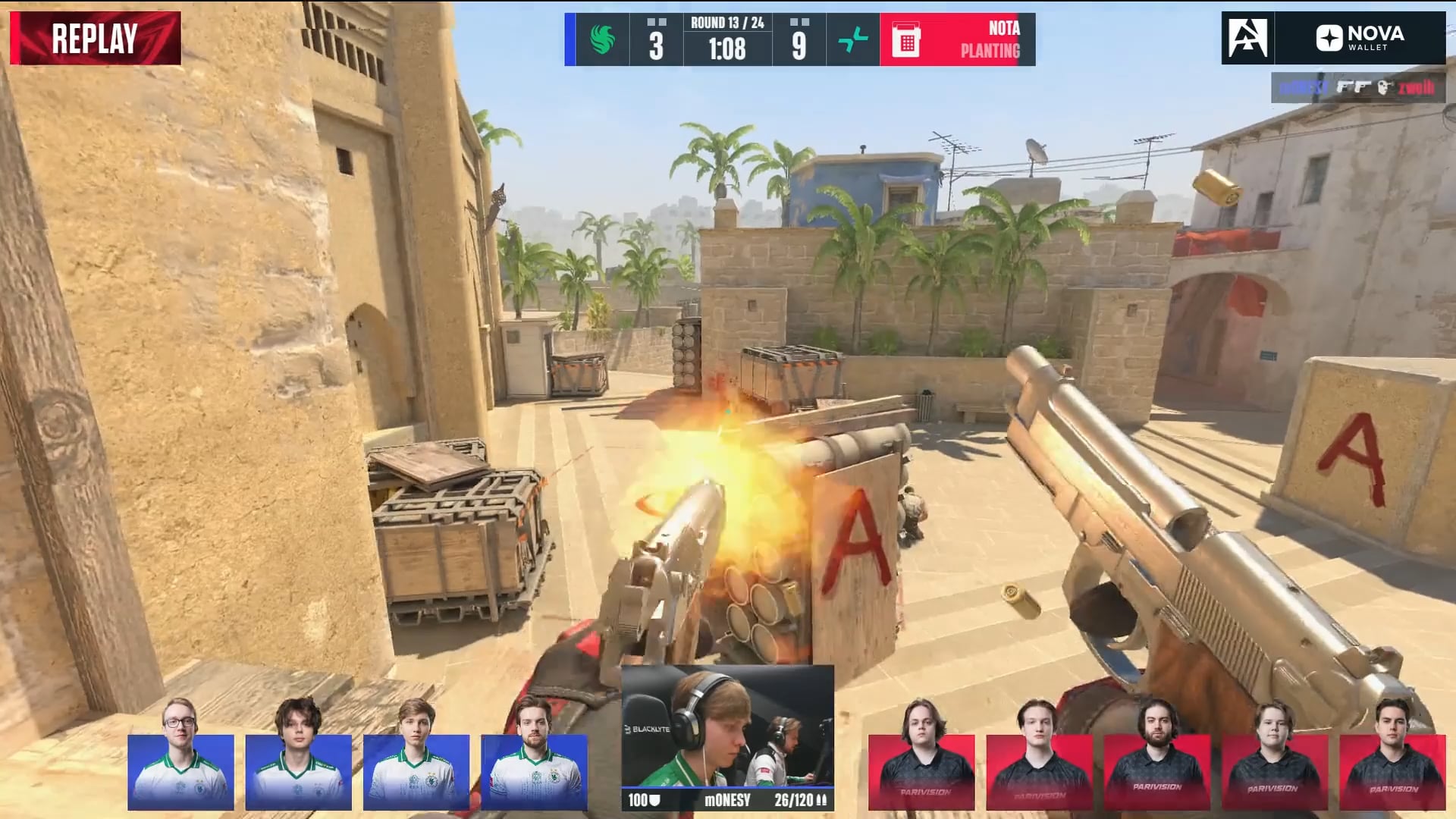Open the Nova Wallet sponsor logo
Screen dimensions: 1456x819
pyautogui.click(x=1360, y=38)
